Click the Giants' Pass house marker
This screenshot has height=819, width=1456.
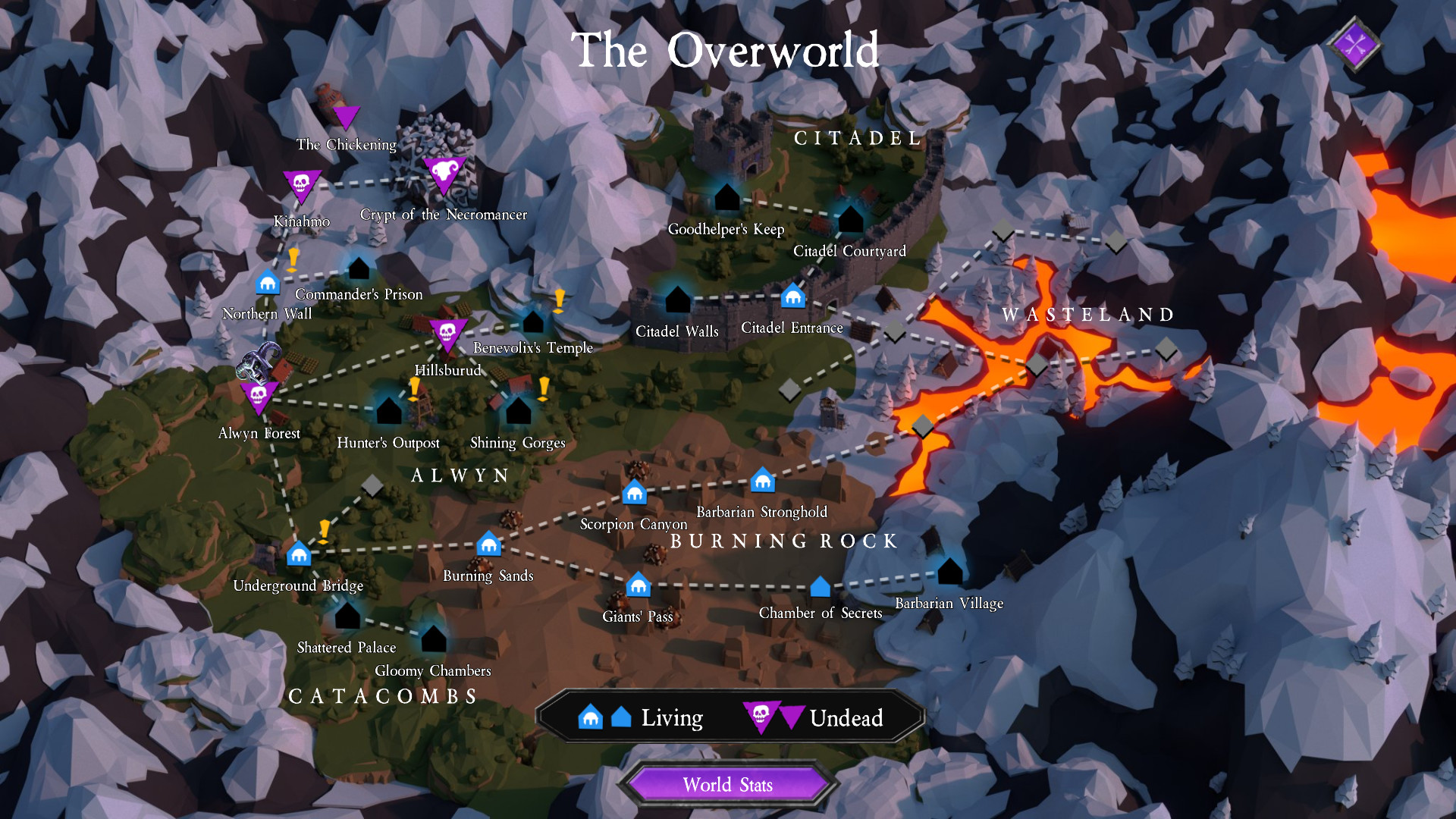(x=638, y=586)
